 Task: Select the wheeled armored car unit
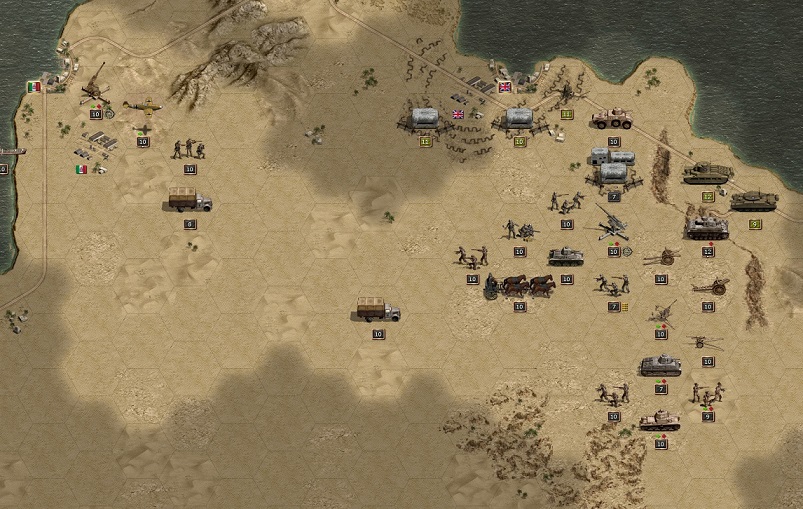(x=612, y=120)
